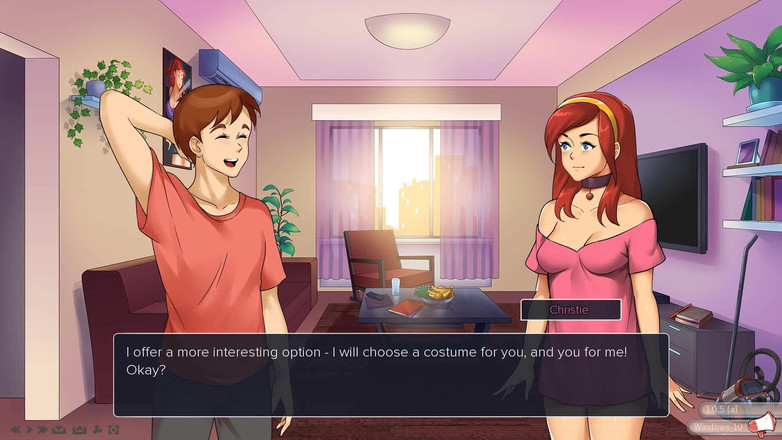Open the tray icon in bottom toolbar
Image resolution: width=782 pixels, height=440 pixels.
(79, 430)
